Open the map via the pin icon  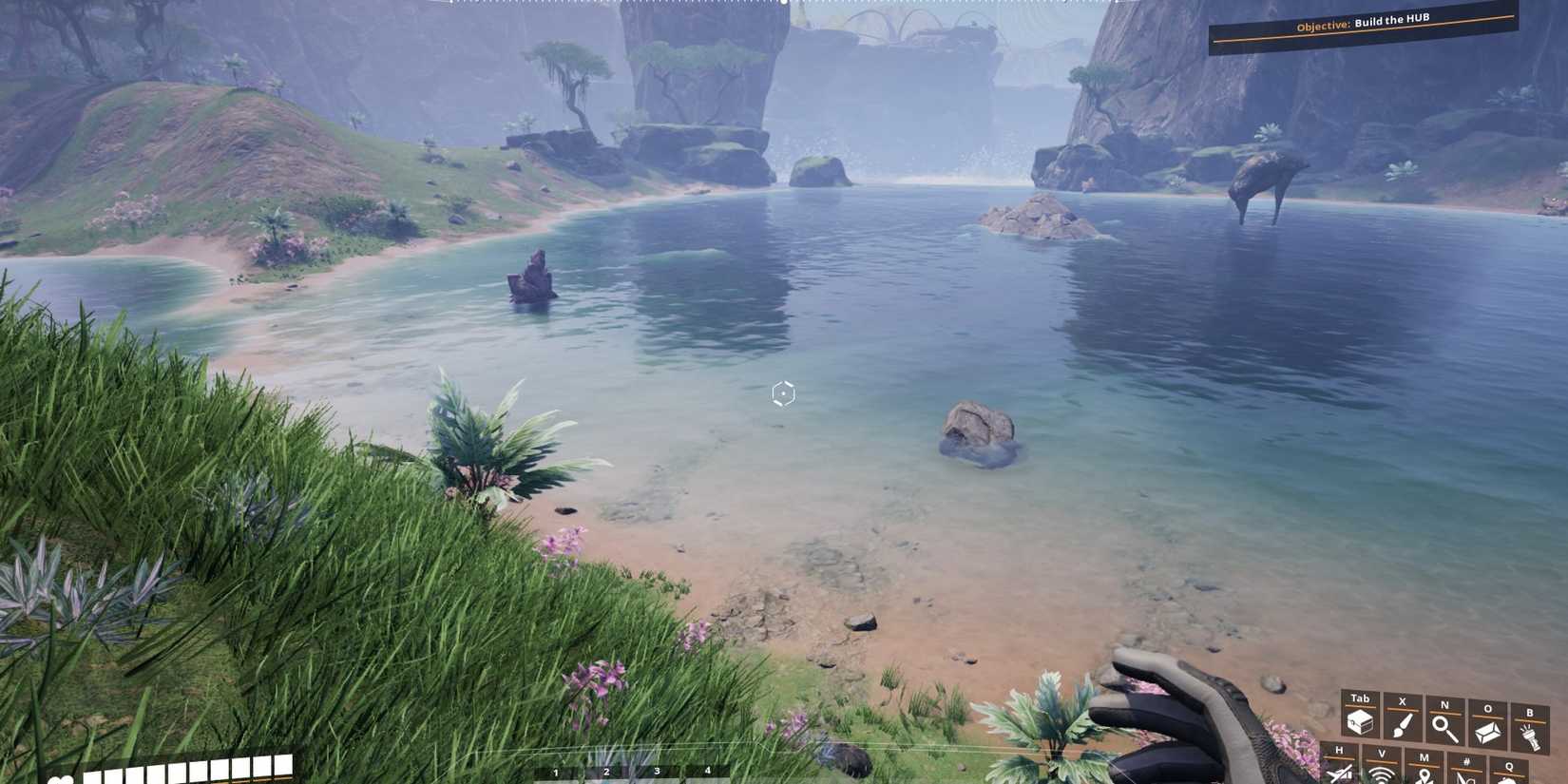coord(1424,776)
